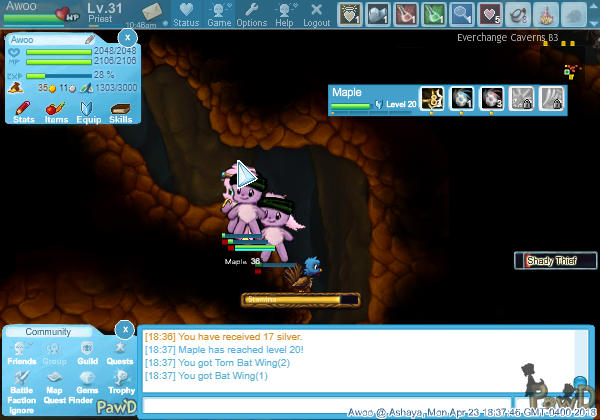Open the Help menu
Viewport: 600px width, 420px height.
tap(284, 14)
